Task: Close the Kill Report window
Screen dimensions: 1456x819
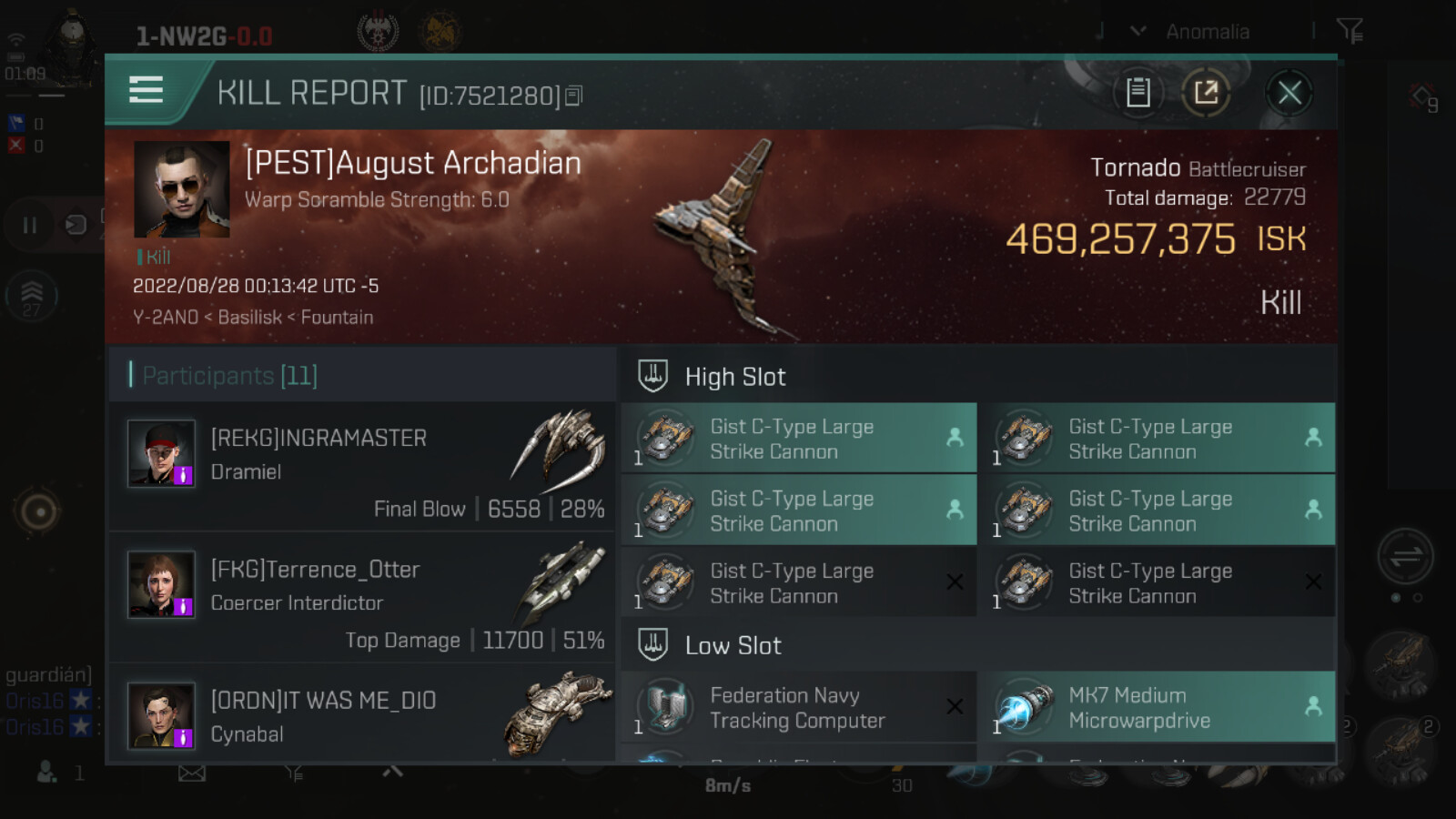Action: [1289, 93]
